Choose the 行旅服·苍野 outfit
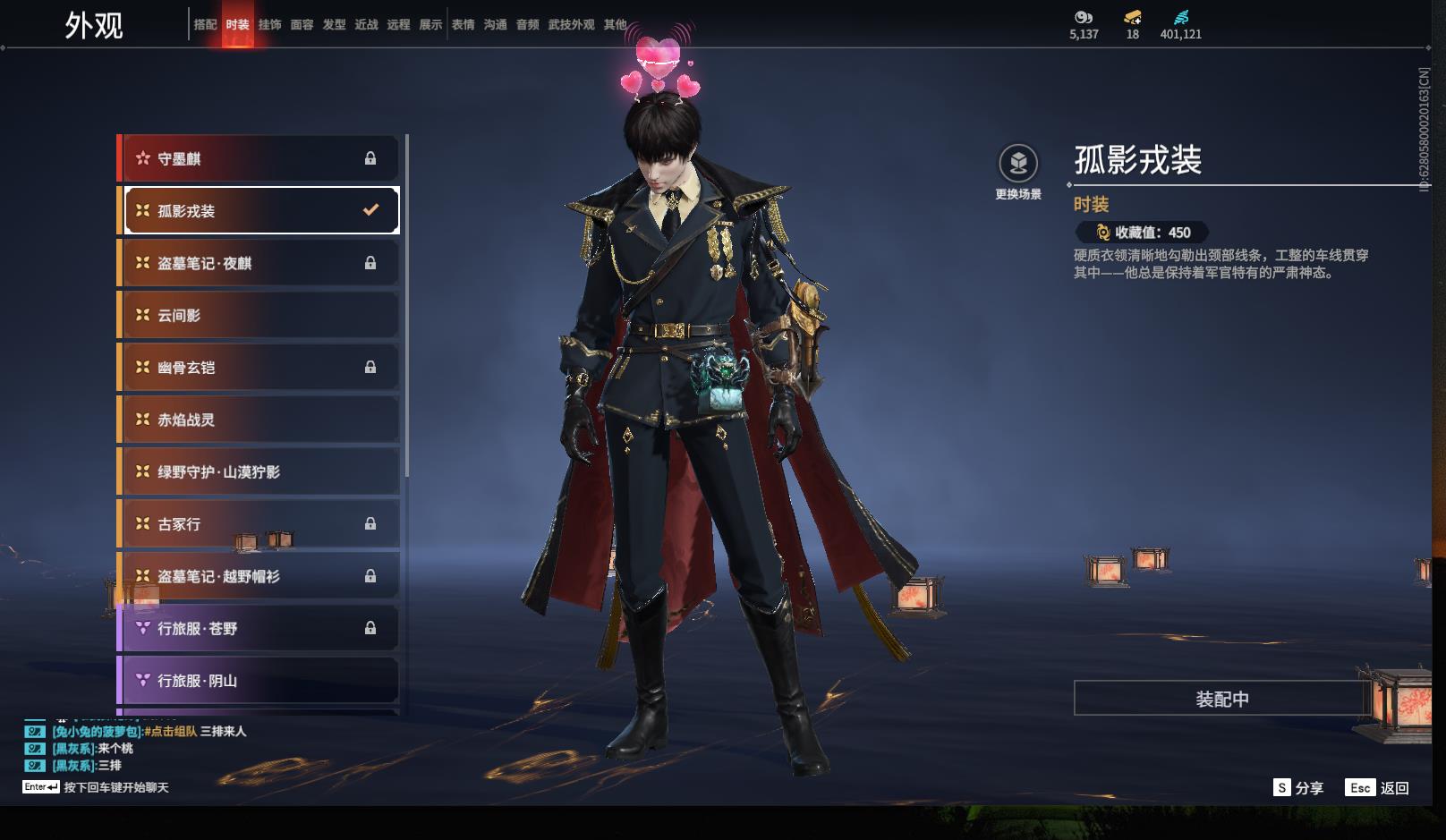Image resolution: width=1446 pixels, height=840 pixels. pyautogui.click(x=259, y=628)
